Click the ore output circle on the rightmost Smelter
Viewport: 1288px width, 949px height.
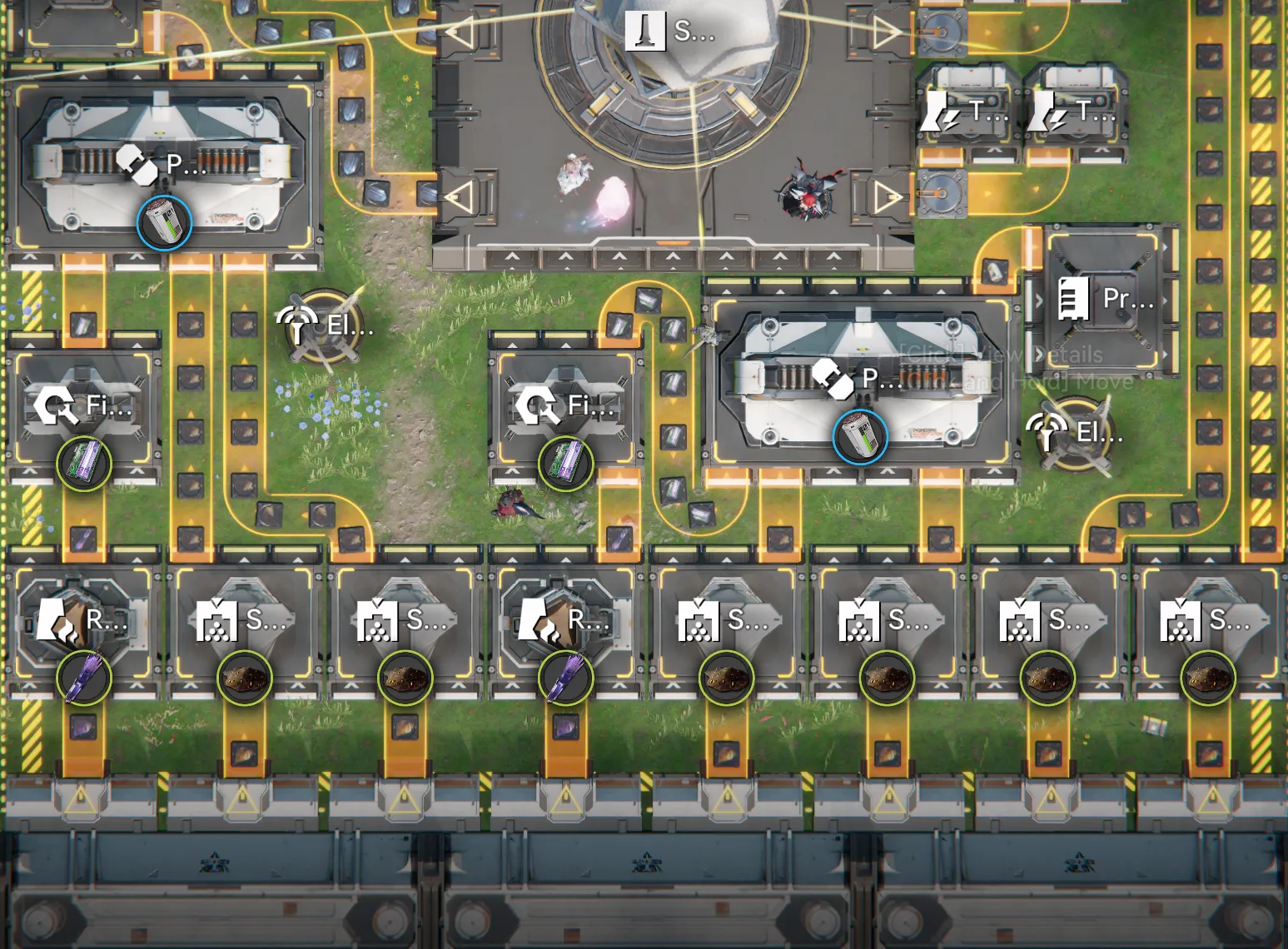click(1208, 678)
